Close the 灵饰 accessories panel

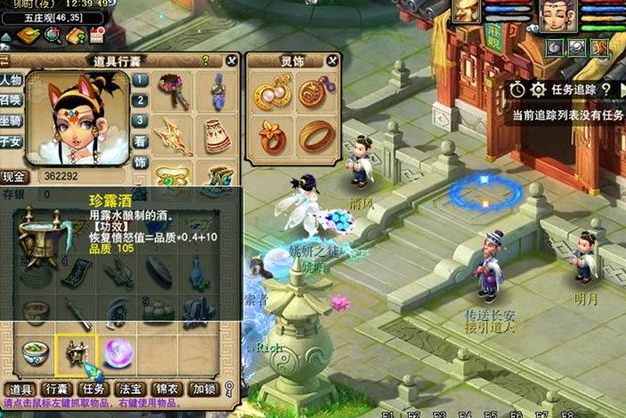330,60
